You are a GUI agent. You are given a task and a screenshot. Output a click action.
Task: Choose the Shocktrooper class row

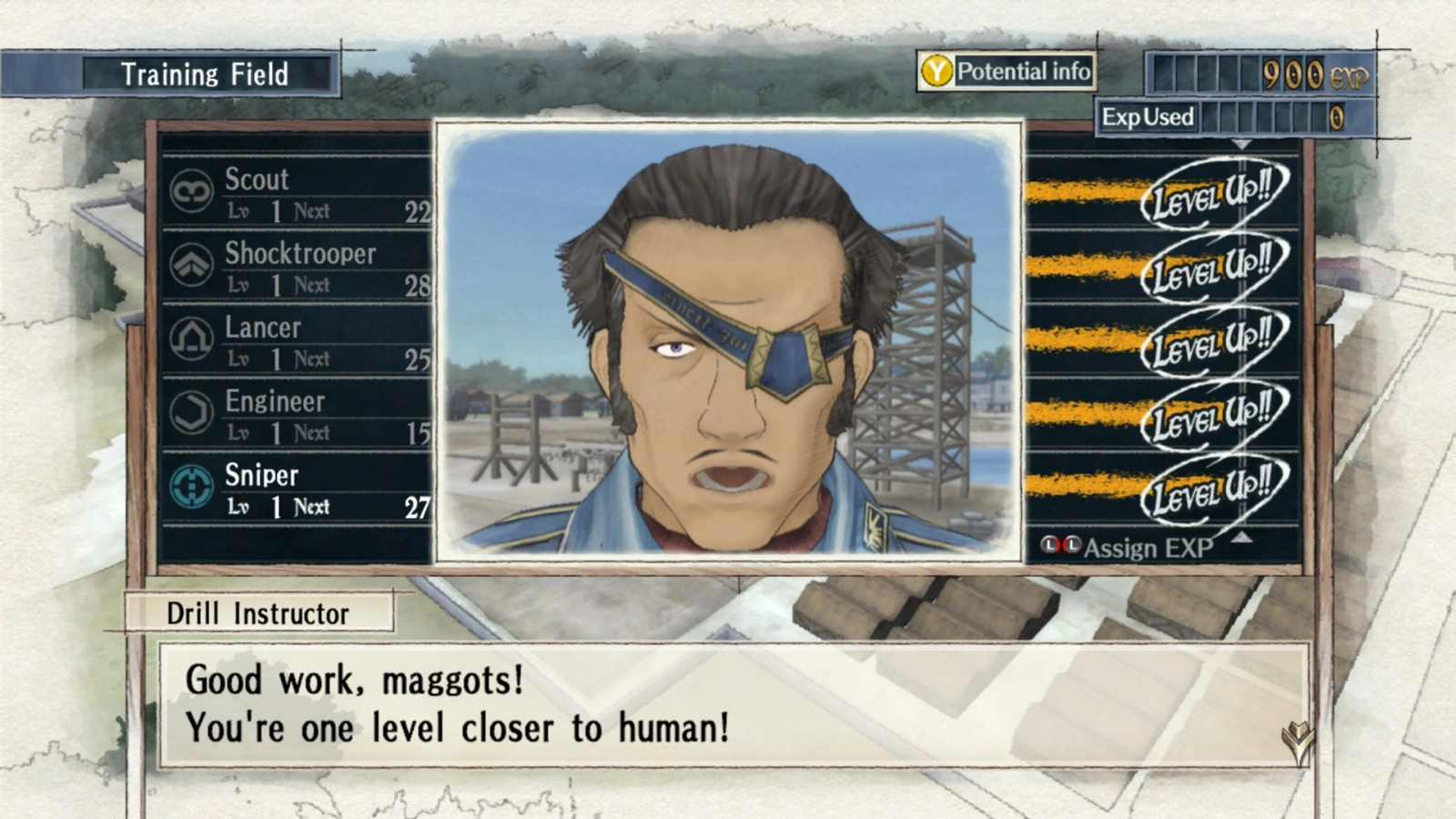300,266
